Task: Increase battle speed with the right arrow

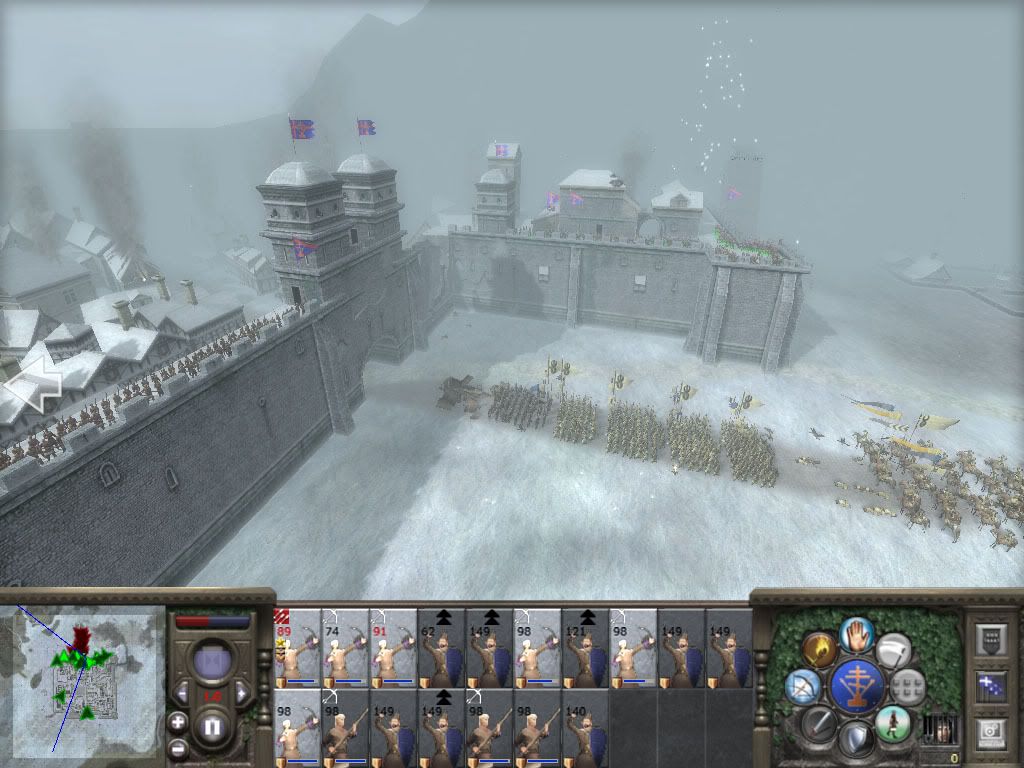Action: pos(241,692)
